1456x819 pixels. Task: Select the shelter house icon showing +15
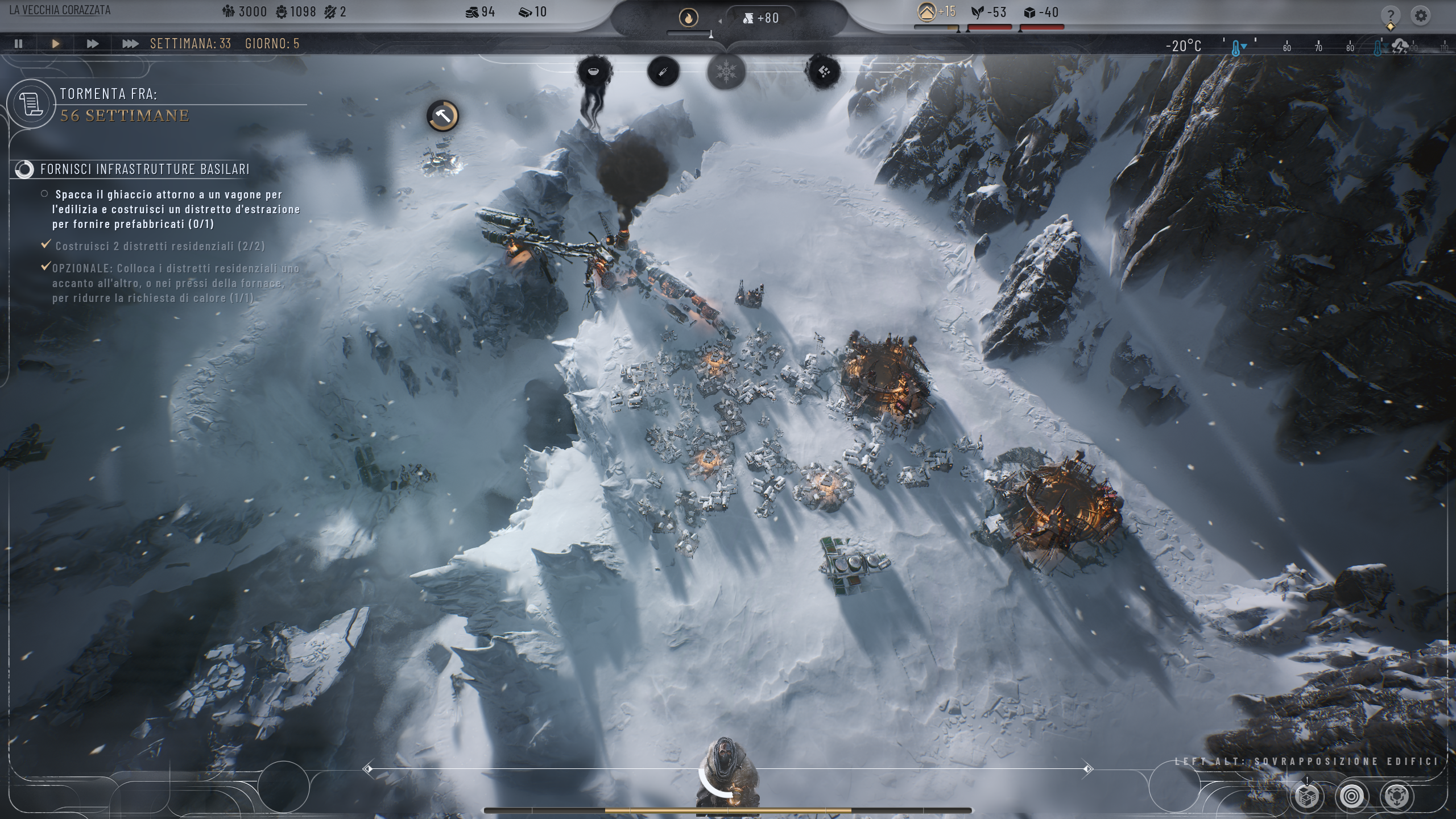[x=926, y=12]
